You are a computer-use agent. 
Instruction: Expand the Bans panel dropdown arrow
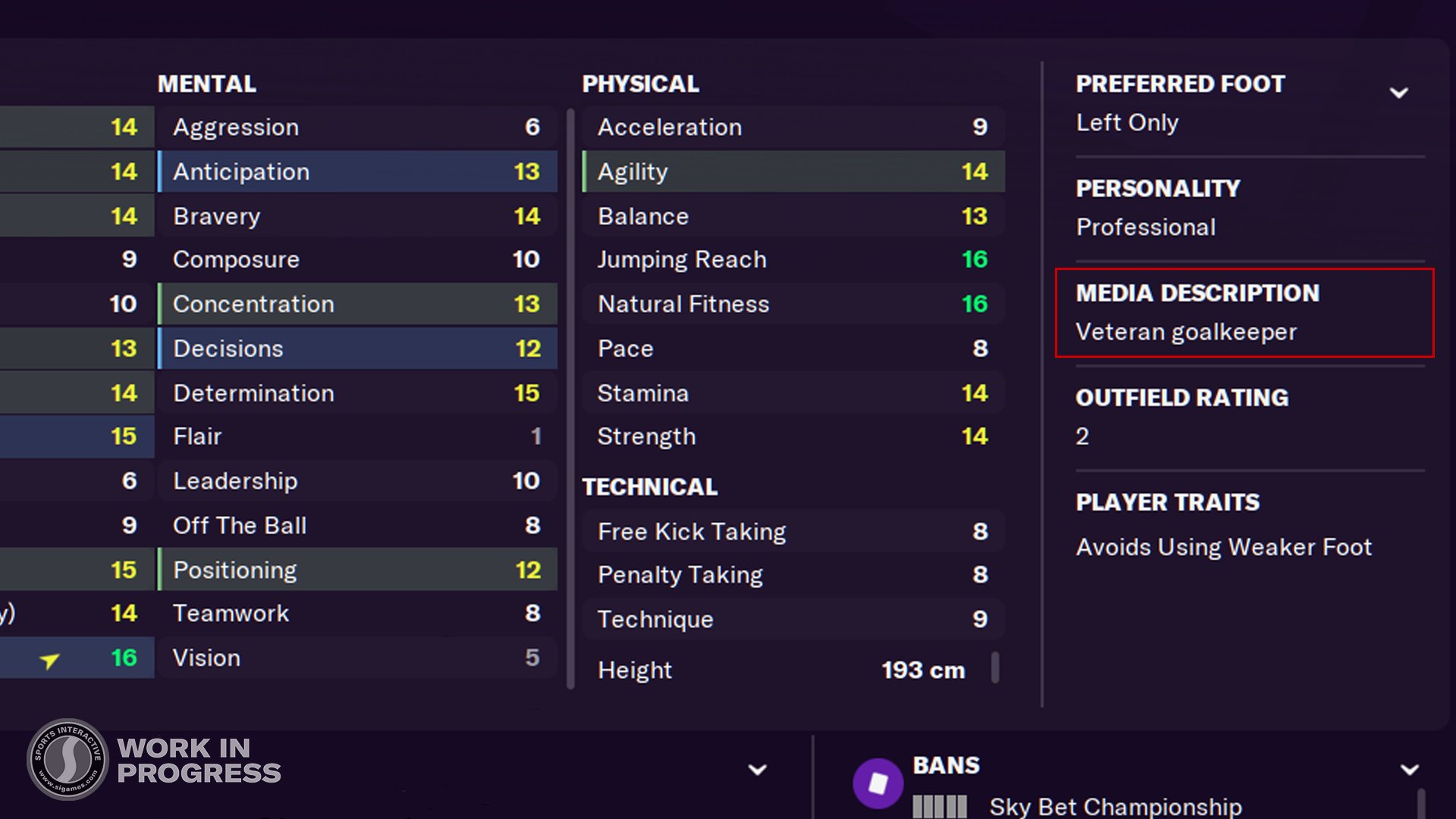[x=1409, y=770]
